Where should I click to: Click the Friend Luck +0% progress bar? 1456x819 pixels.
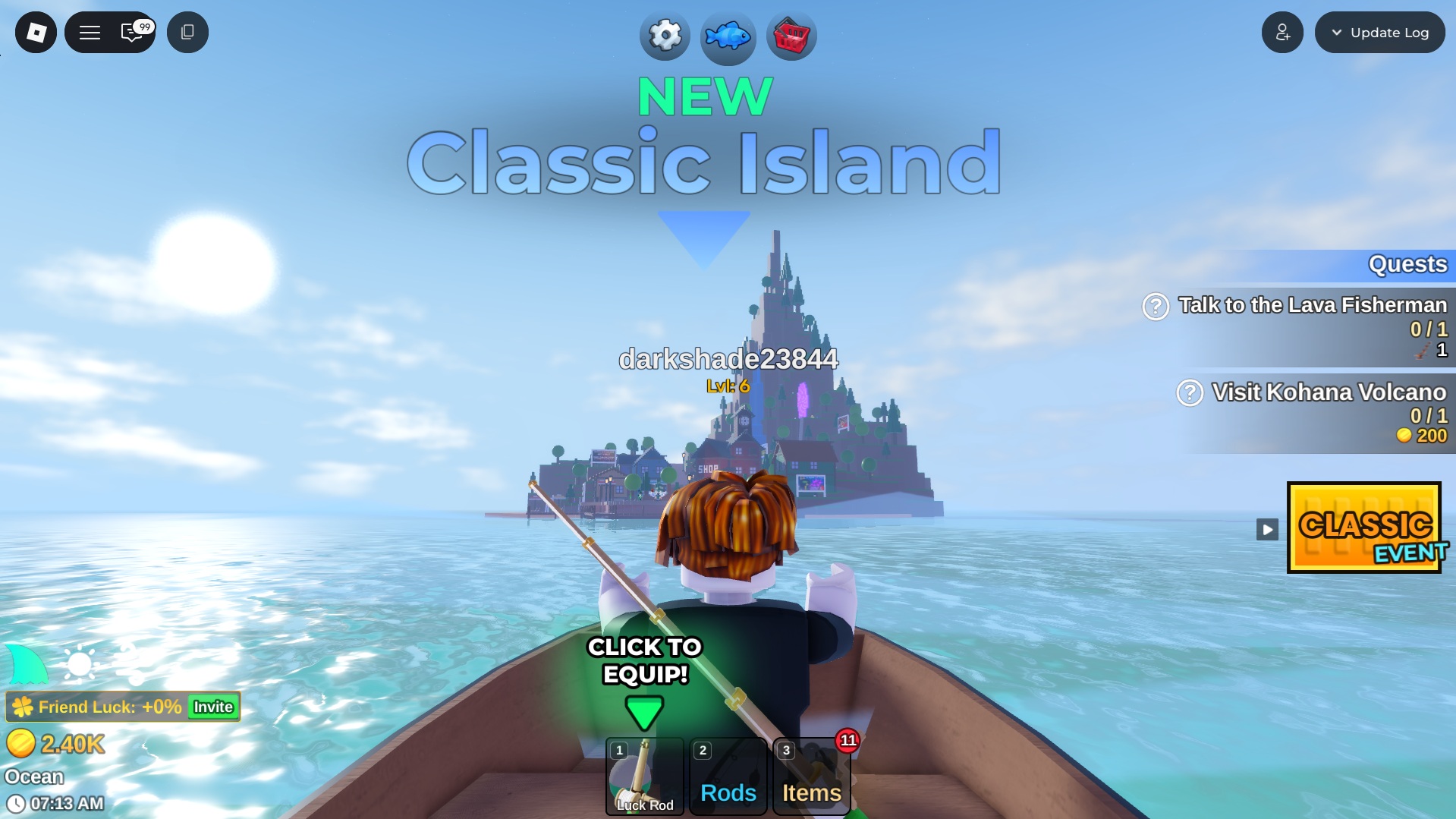click(99, 707)
